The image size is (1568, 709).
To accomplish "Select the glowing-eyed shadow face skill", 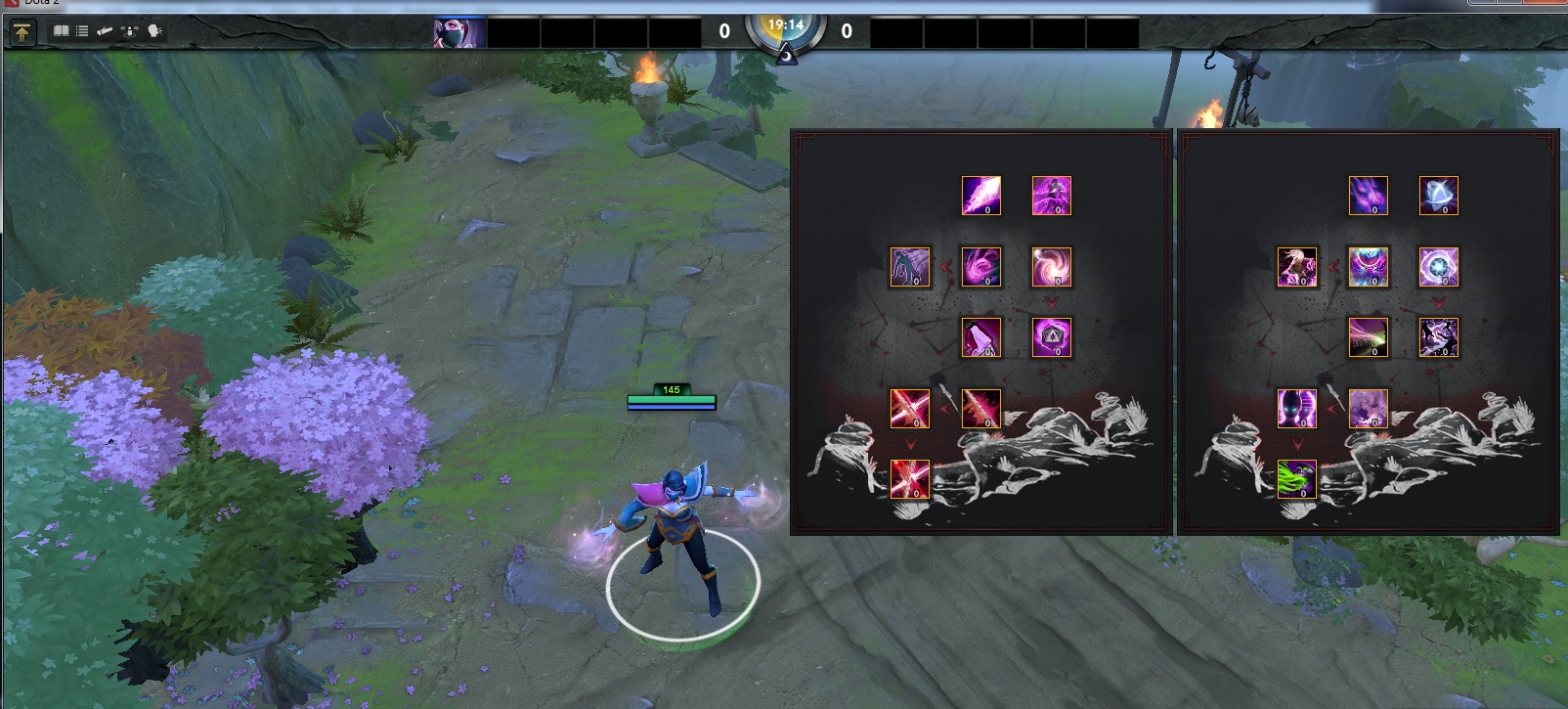I will pos(1296,409).
